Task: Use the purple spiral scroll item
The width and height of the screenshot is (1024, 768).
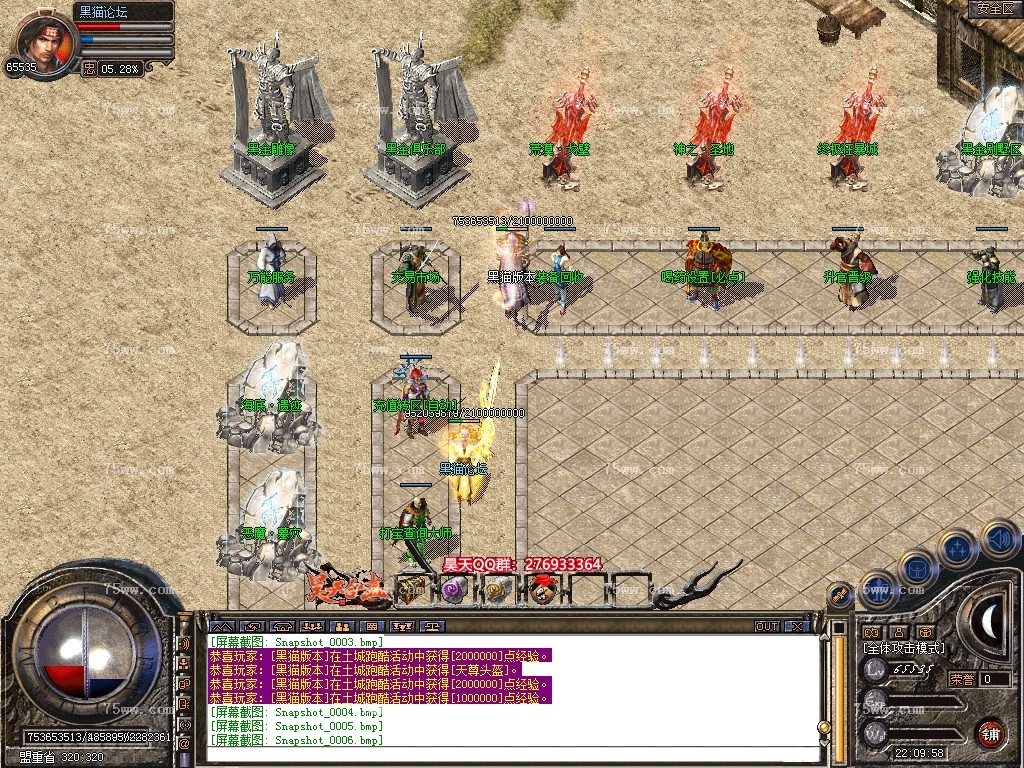Action: 453,590
